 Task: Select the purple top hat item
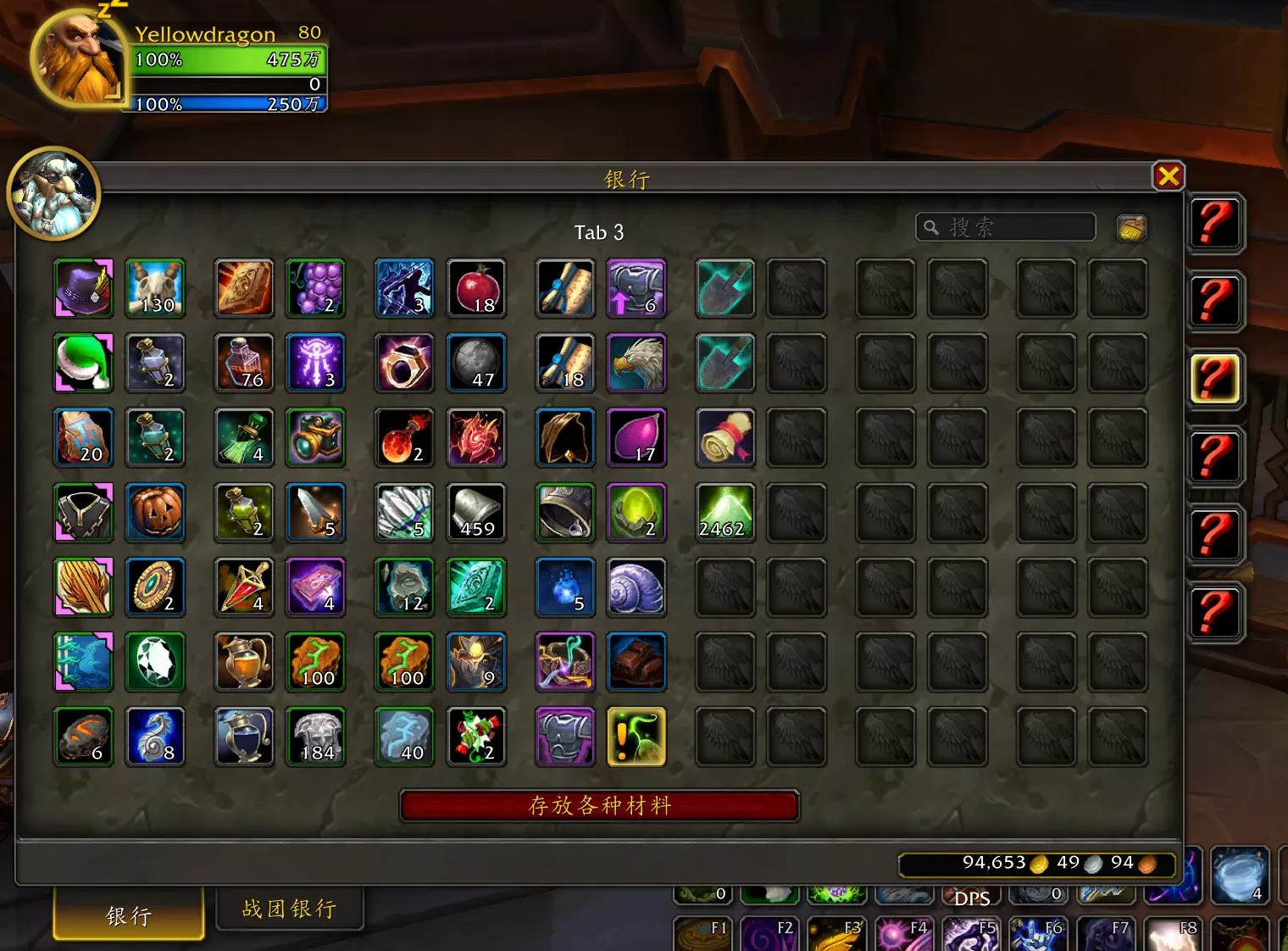coord(82,288)
